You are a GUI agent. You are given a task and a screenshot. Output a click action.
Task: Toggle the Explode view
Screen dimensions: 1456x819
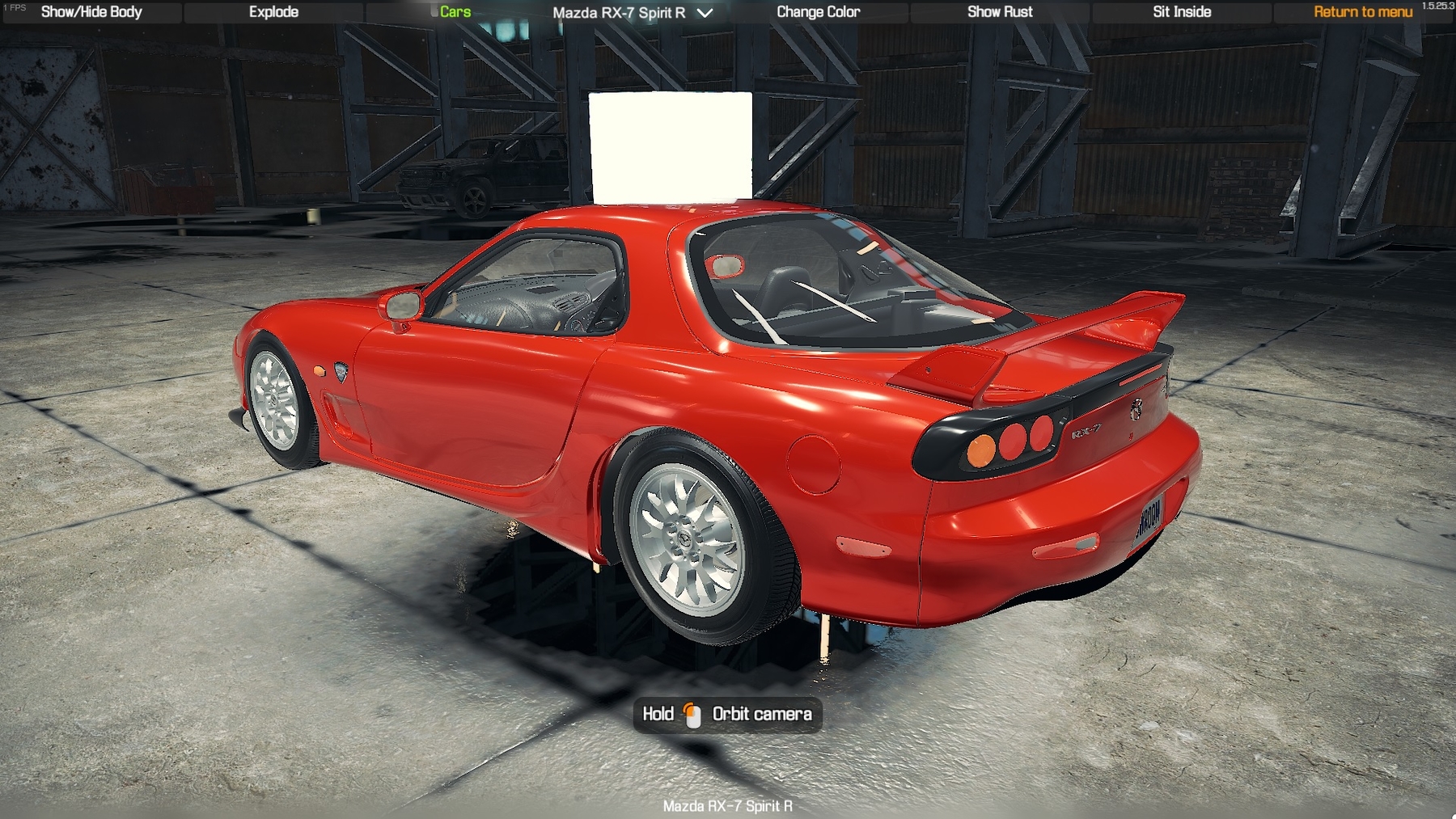[x=273, y=12]
